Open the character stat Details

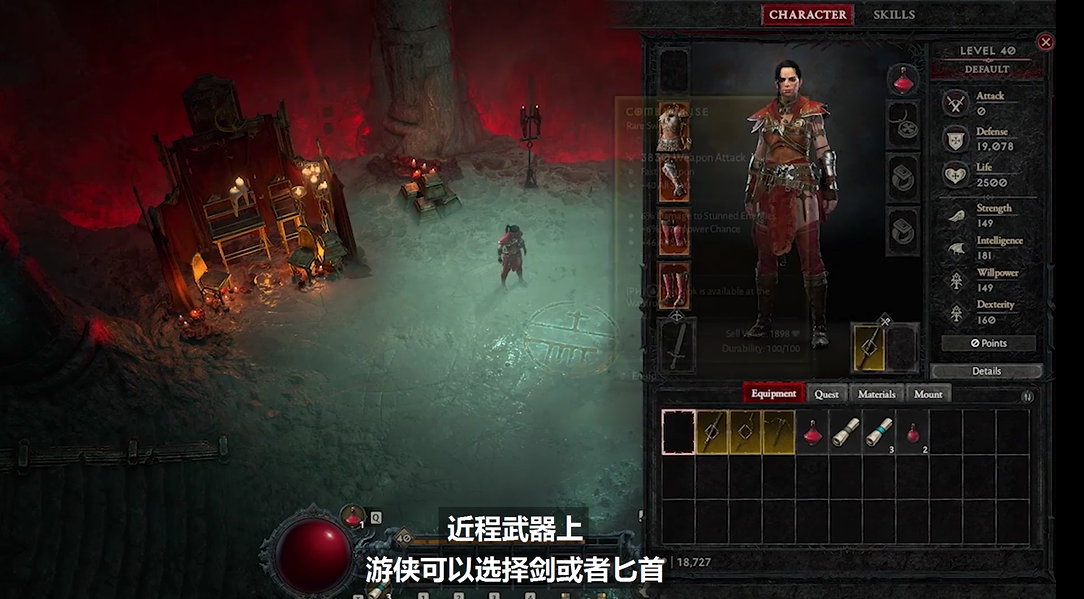coord(986,371)
